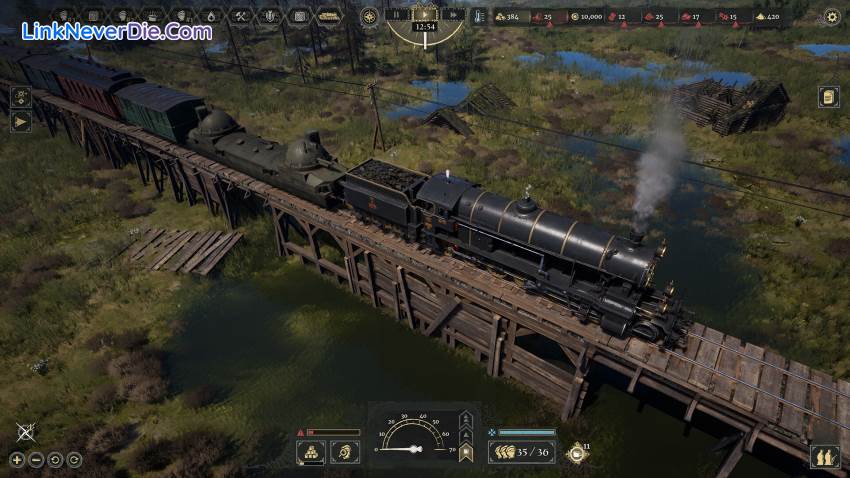Activate fast-forward game speed
The image size is (850, 478).
pos(452,15)
